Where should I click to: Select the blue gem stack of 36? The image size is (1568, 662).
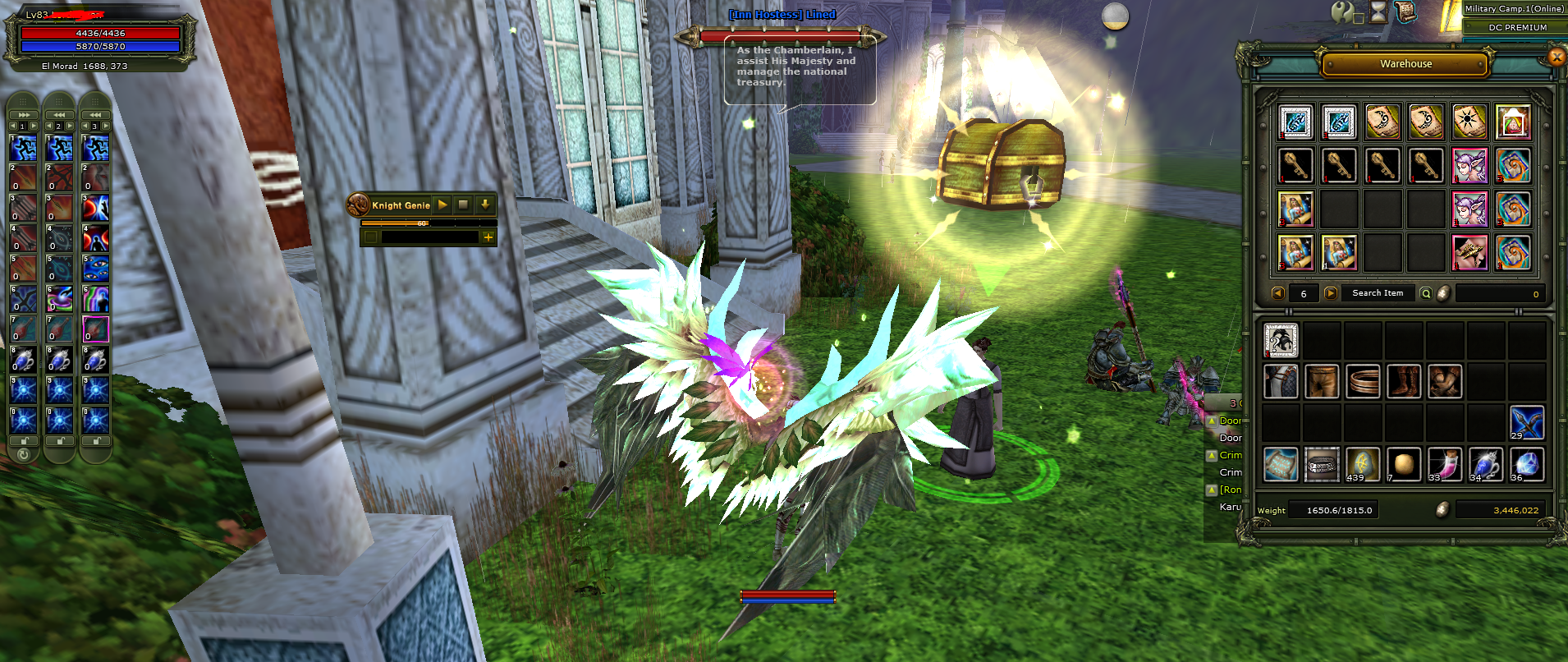tap(1526, 464)
